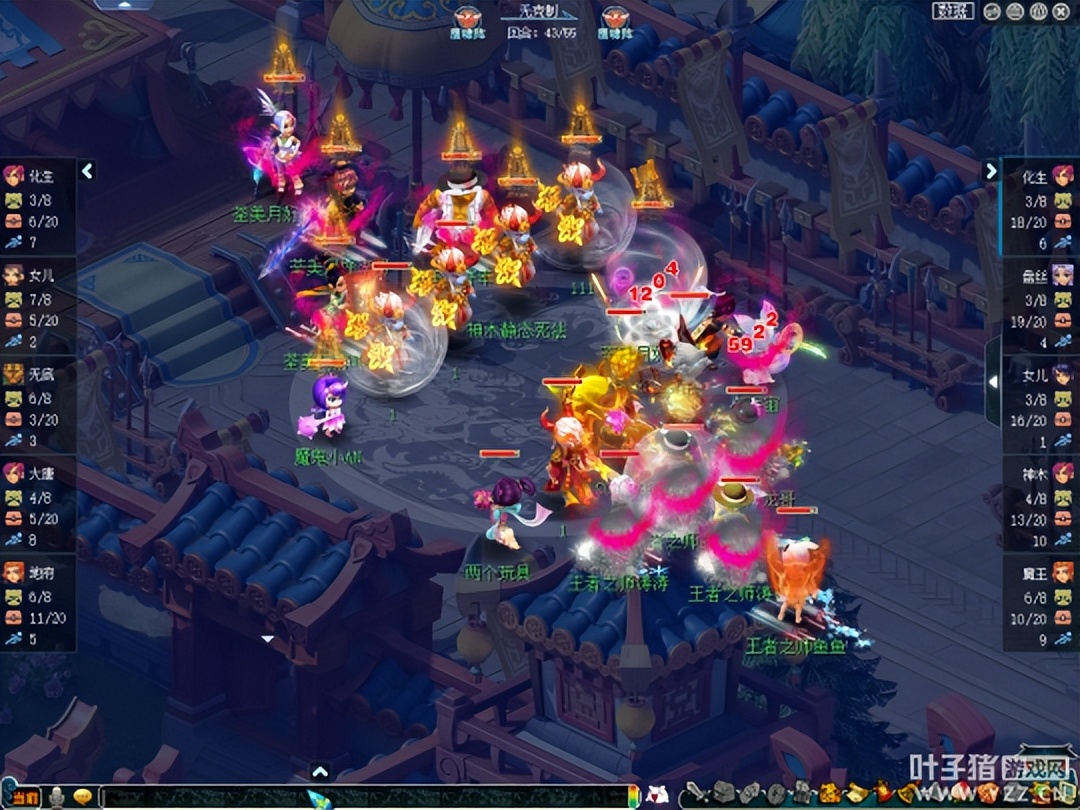Collapse the right team panel arrow
The width and height of the screenshot is (1080, 810).
(991, 171)
